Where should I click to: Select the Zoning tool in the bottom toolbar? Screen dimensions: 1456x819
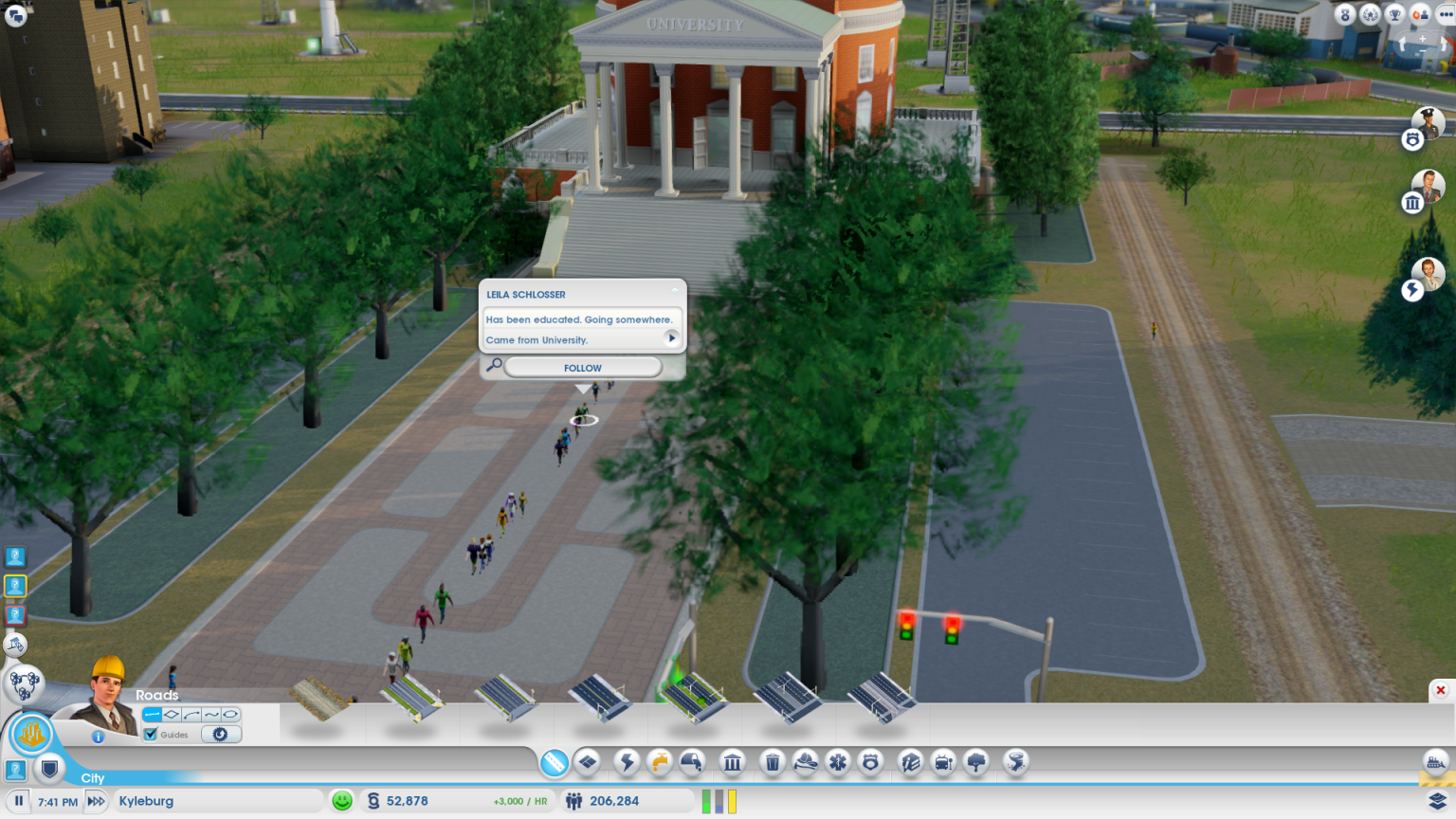[x=588, y=762]
